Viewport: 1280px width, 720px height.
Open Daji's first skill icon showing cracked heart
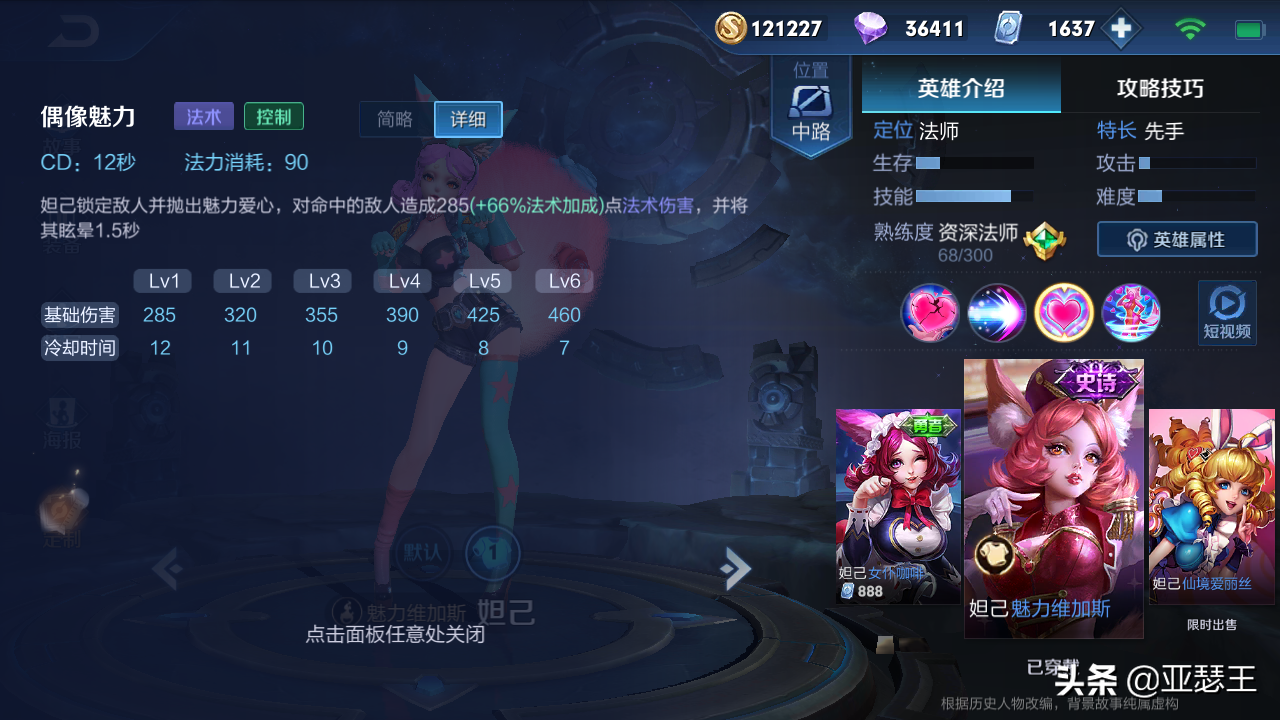930,313
